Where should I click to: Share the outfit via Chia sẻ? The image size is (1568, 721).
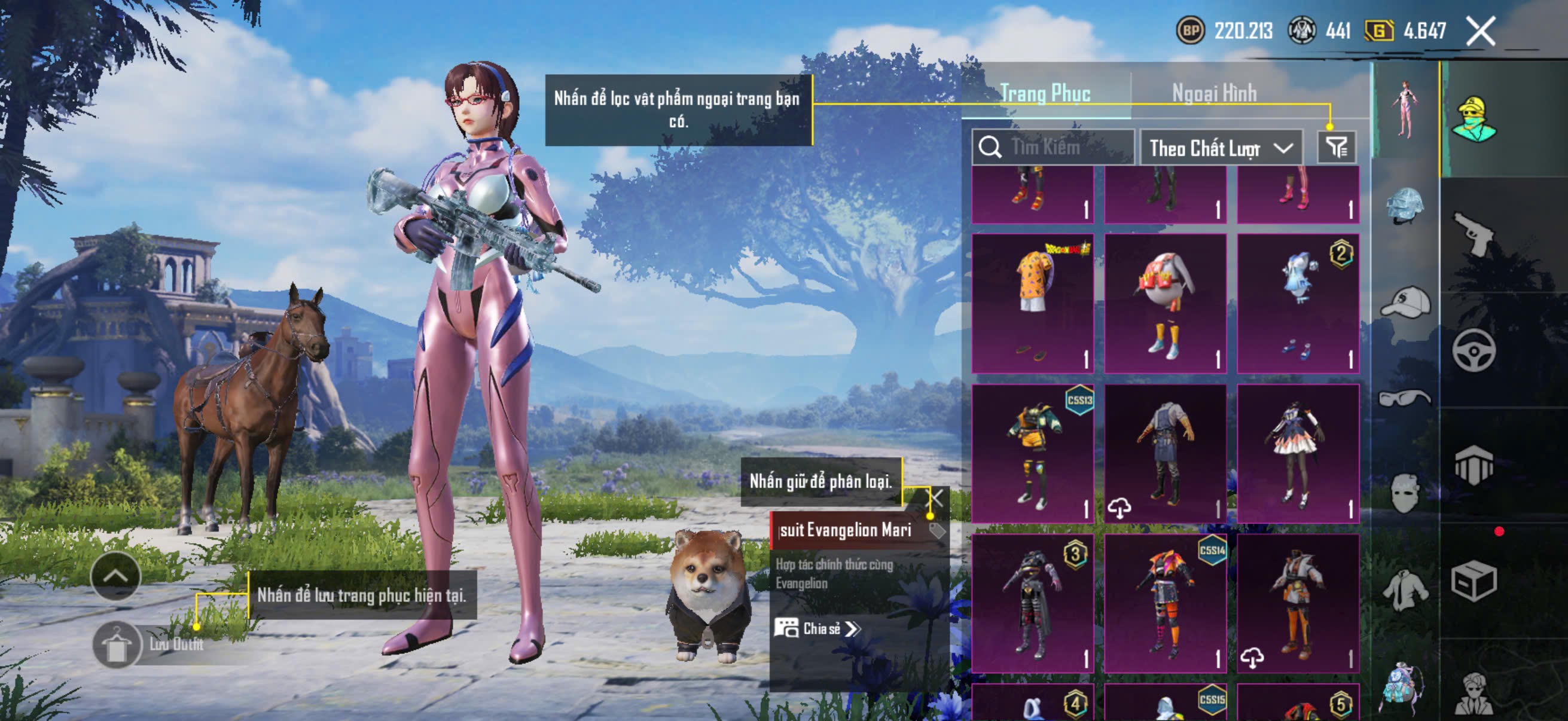pyautogui.click(x=817, y=628)
